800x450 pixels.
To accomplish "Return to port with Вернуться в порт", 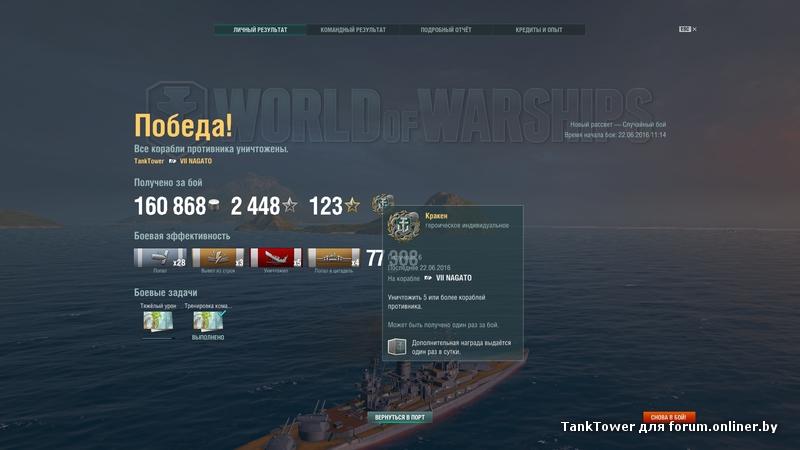I will click(x=400, y=416).
